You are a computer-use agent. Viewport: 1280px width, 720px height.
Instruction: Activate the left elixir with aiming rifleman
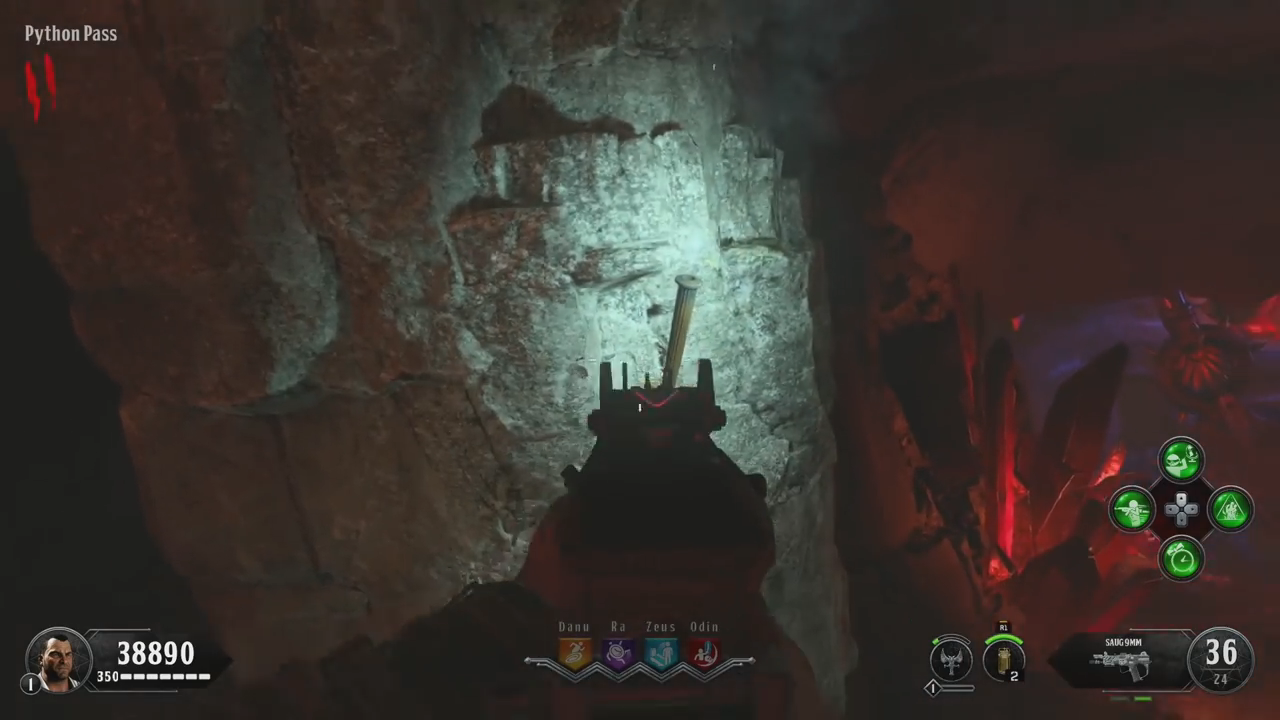click(x=1132, y=509)
